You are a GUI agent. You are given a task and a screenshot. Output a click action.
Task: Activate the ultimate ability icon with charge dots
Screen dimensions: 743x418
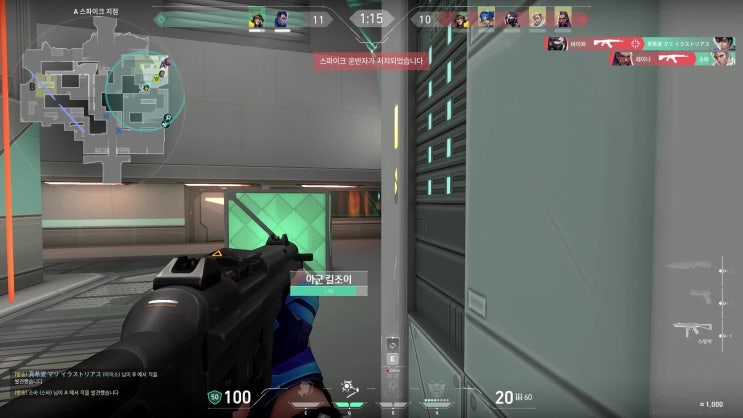[x=433, y=388]
